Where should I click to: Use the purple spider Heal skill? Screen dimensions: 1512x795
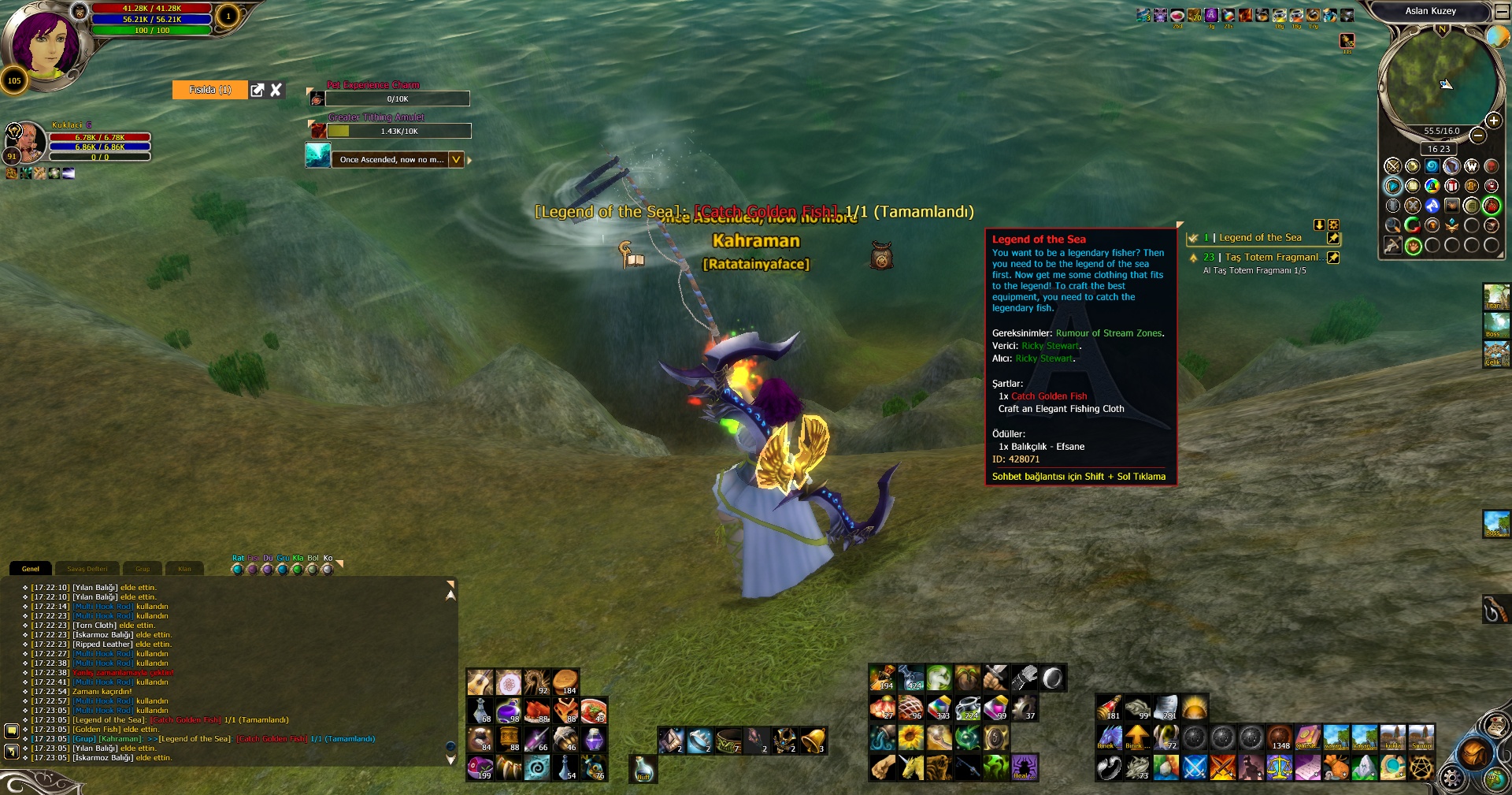click(x=1024, y=767)
